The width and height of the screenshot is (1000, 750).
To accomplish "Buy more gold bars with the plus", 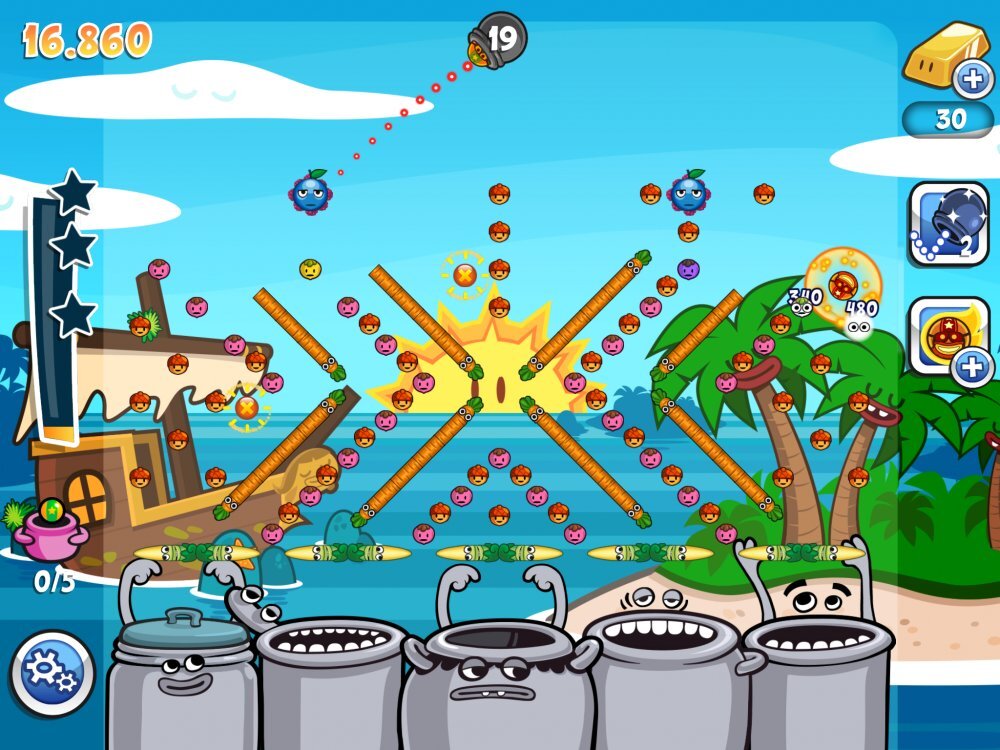I will coord(970,78).
